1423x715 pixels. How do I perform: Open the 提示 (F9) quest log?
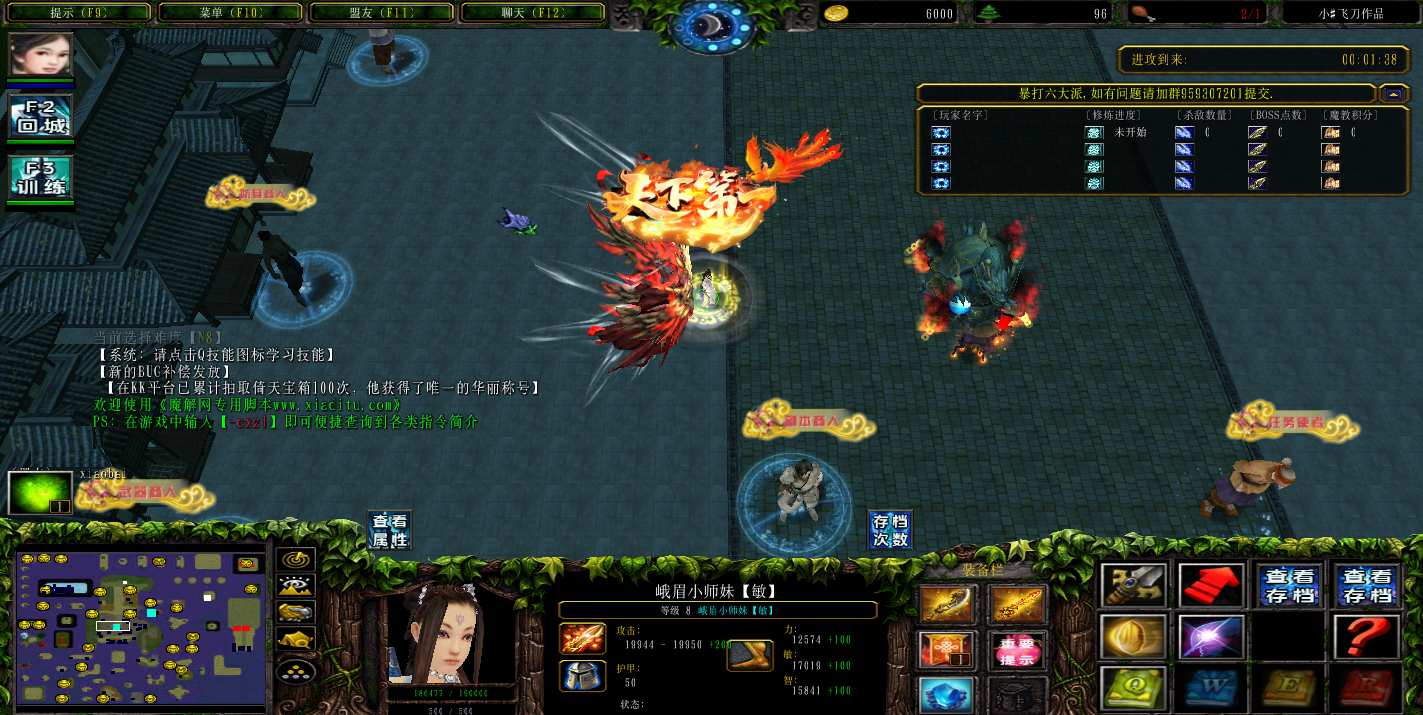pyautogui.click(x=78, y=13)
